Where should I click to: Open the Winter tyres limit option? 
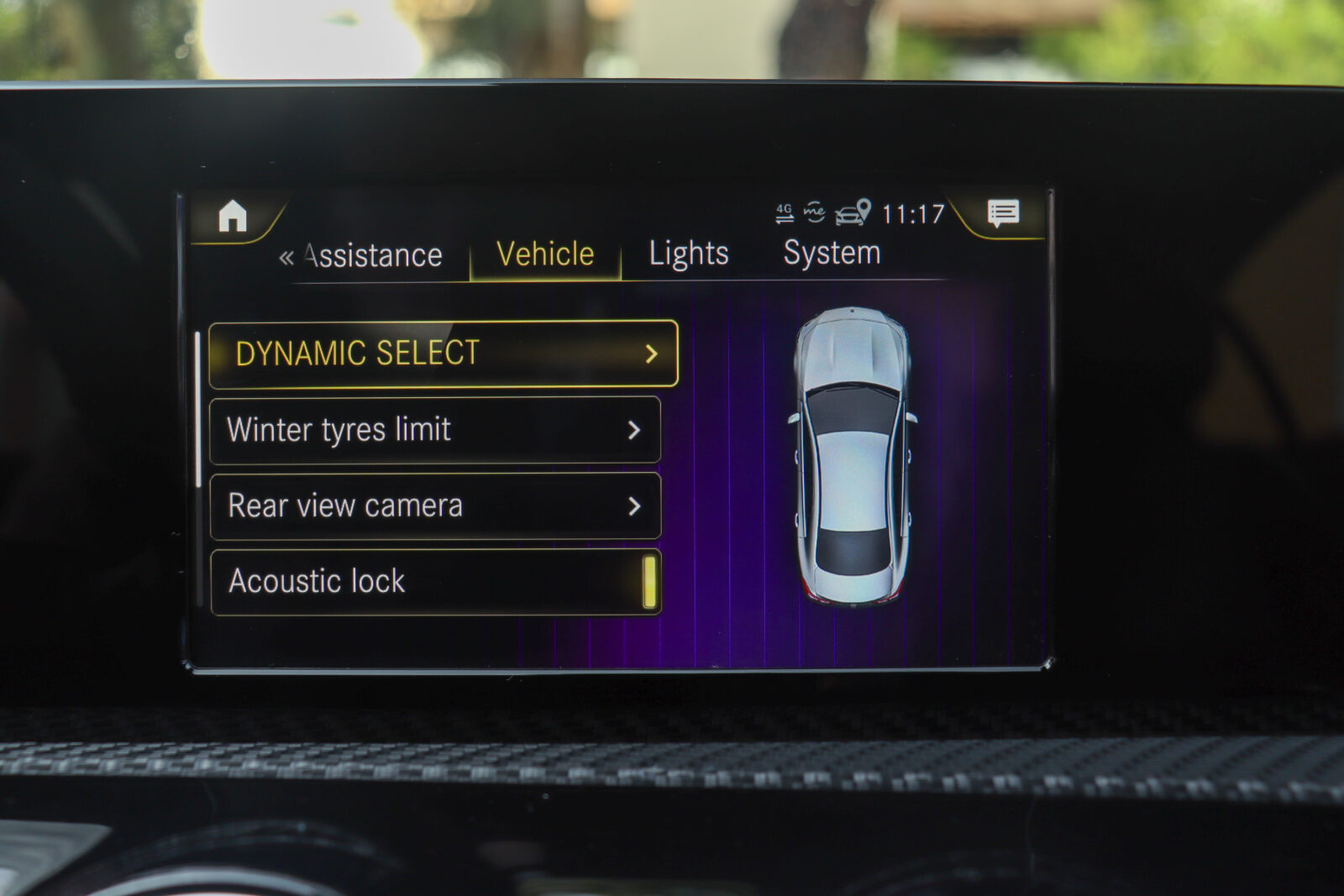point(434,430)
